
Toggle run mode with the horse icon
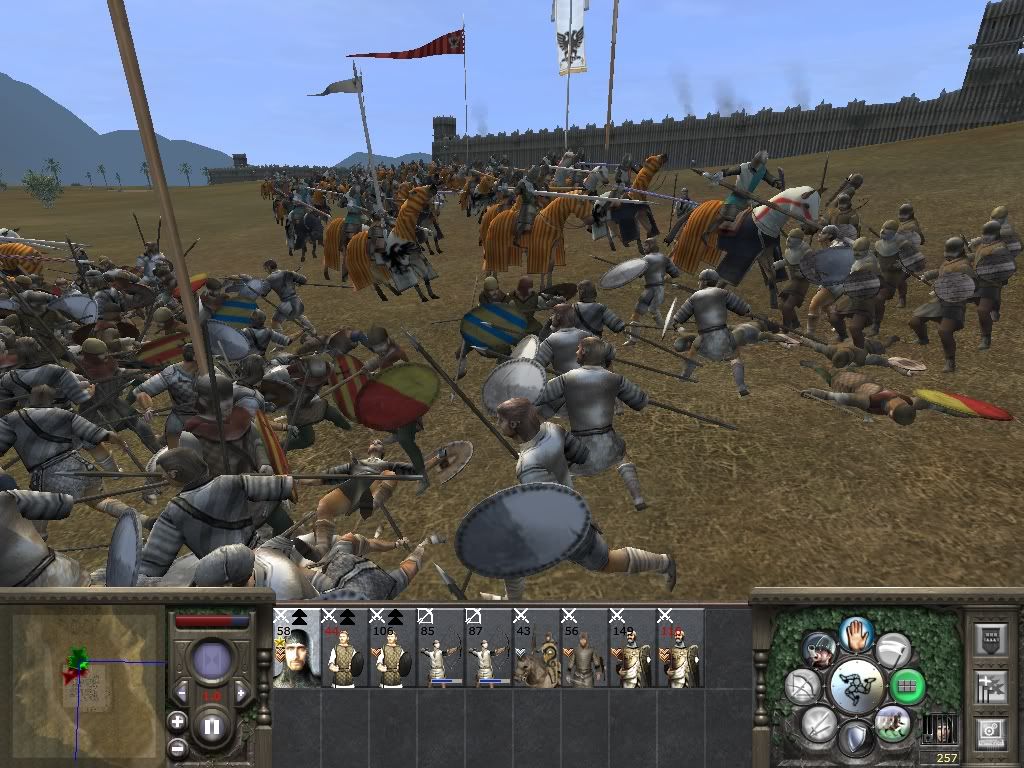pos(891,722)
